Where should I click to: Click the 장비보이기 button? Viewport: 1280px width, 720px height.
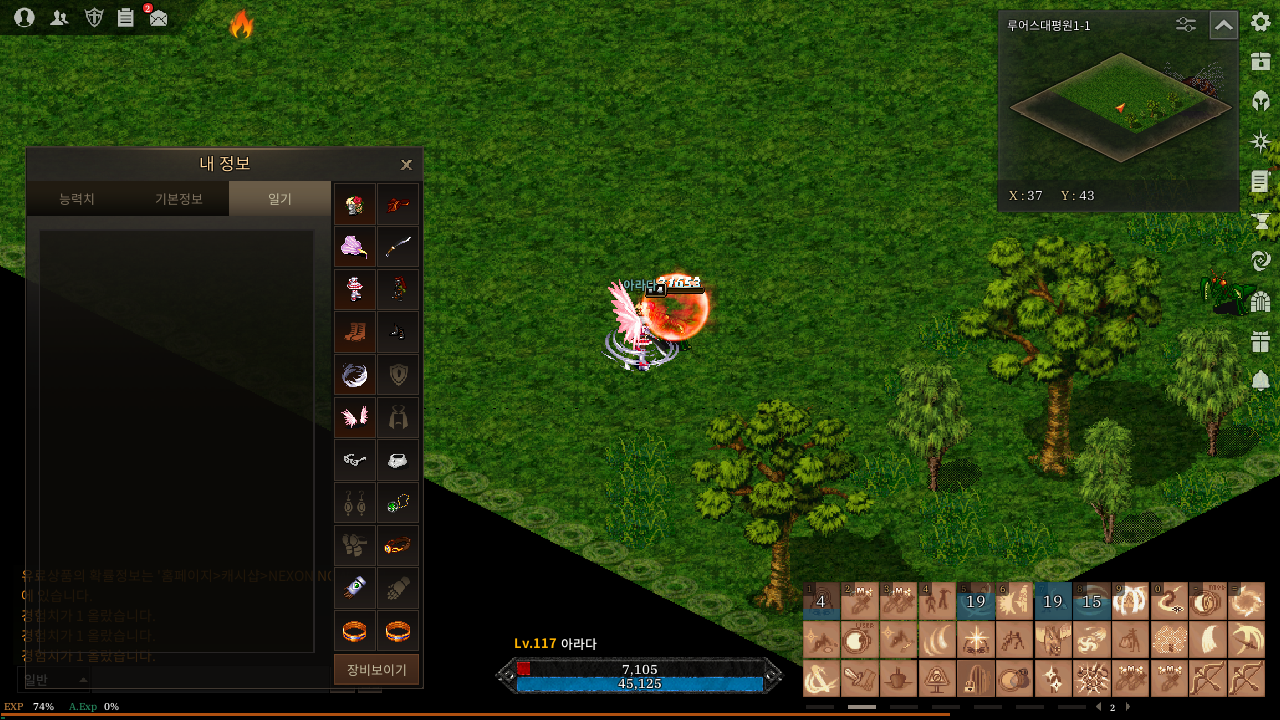coord(376,670)
